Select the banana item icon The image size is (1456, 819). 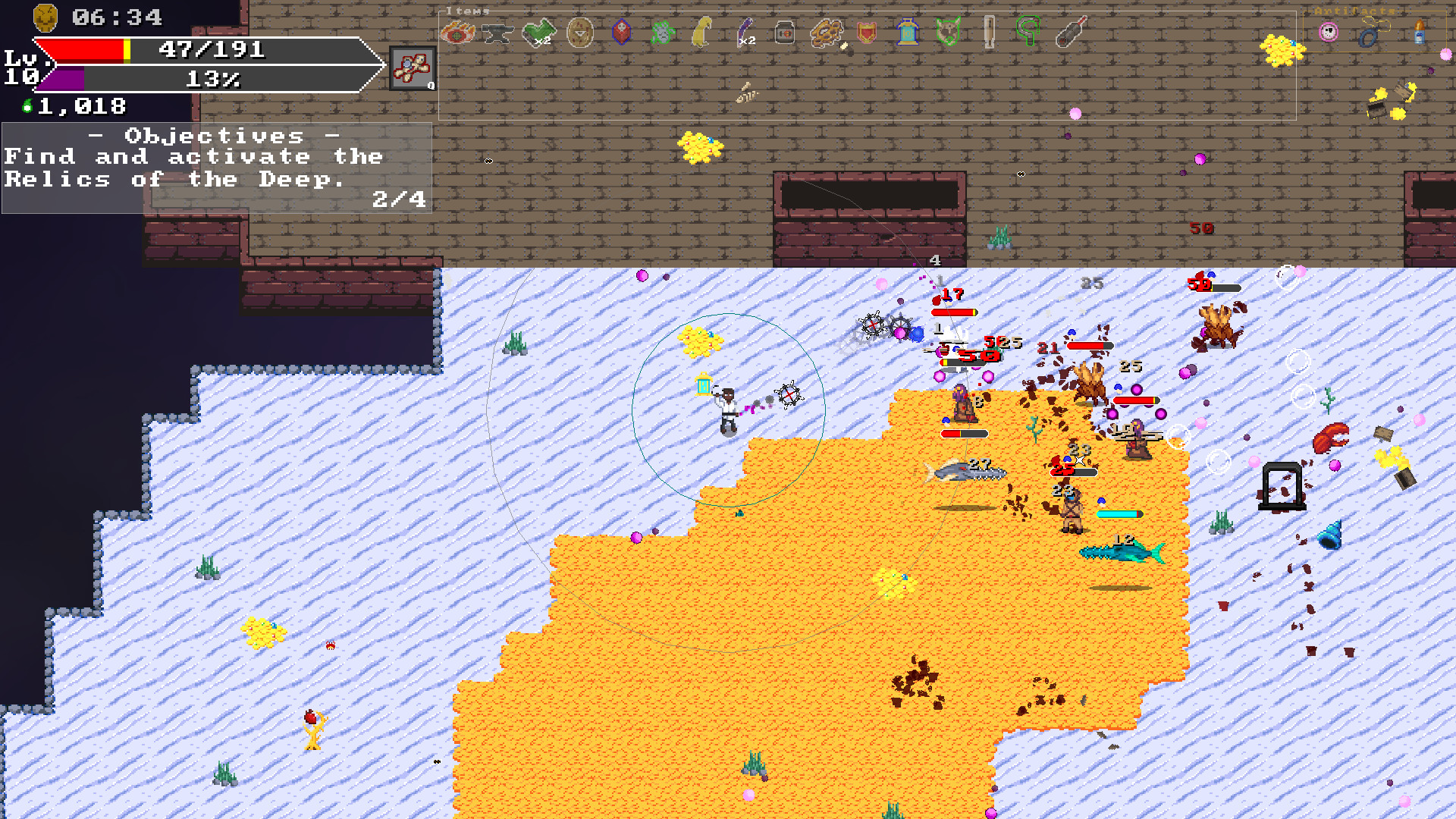tap(701, 32)
